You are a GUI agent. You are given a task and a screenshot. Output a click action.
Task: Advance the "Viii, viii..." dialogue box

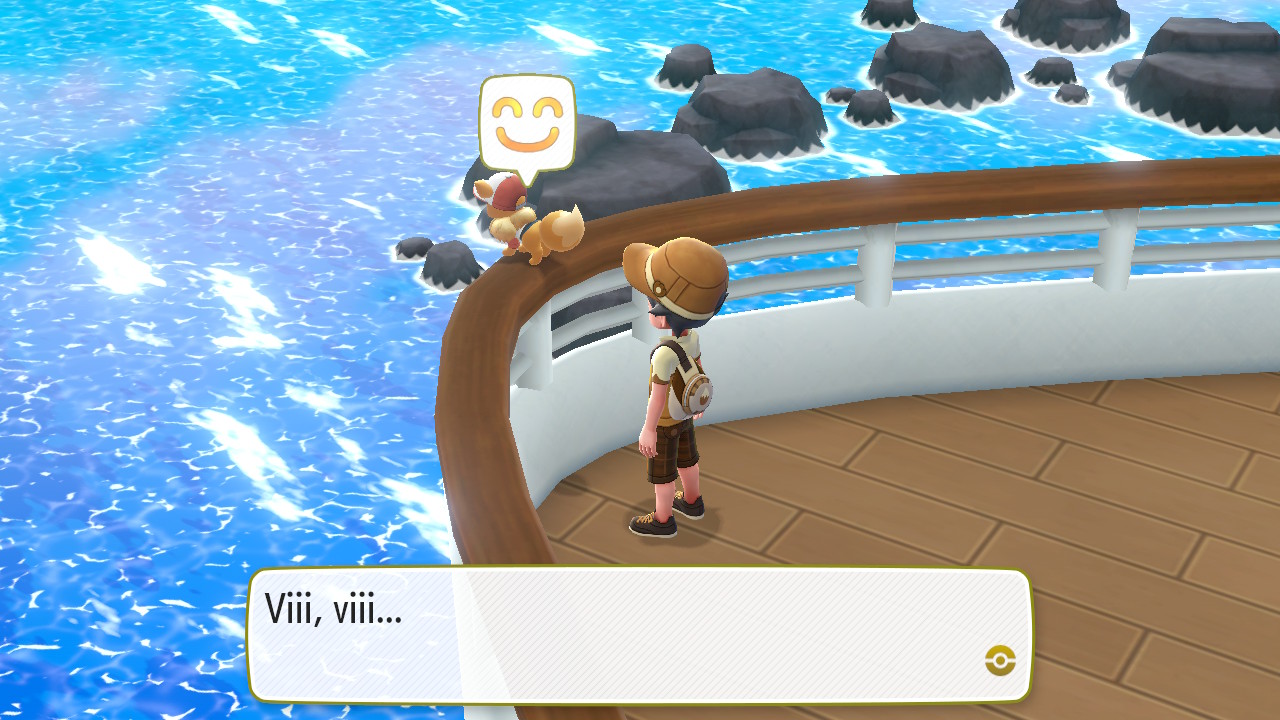coord(638,634)
